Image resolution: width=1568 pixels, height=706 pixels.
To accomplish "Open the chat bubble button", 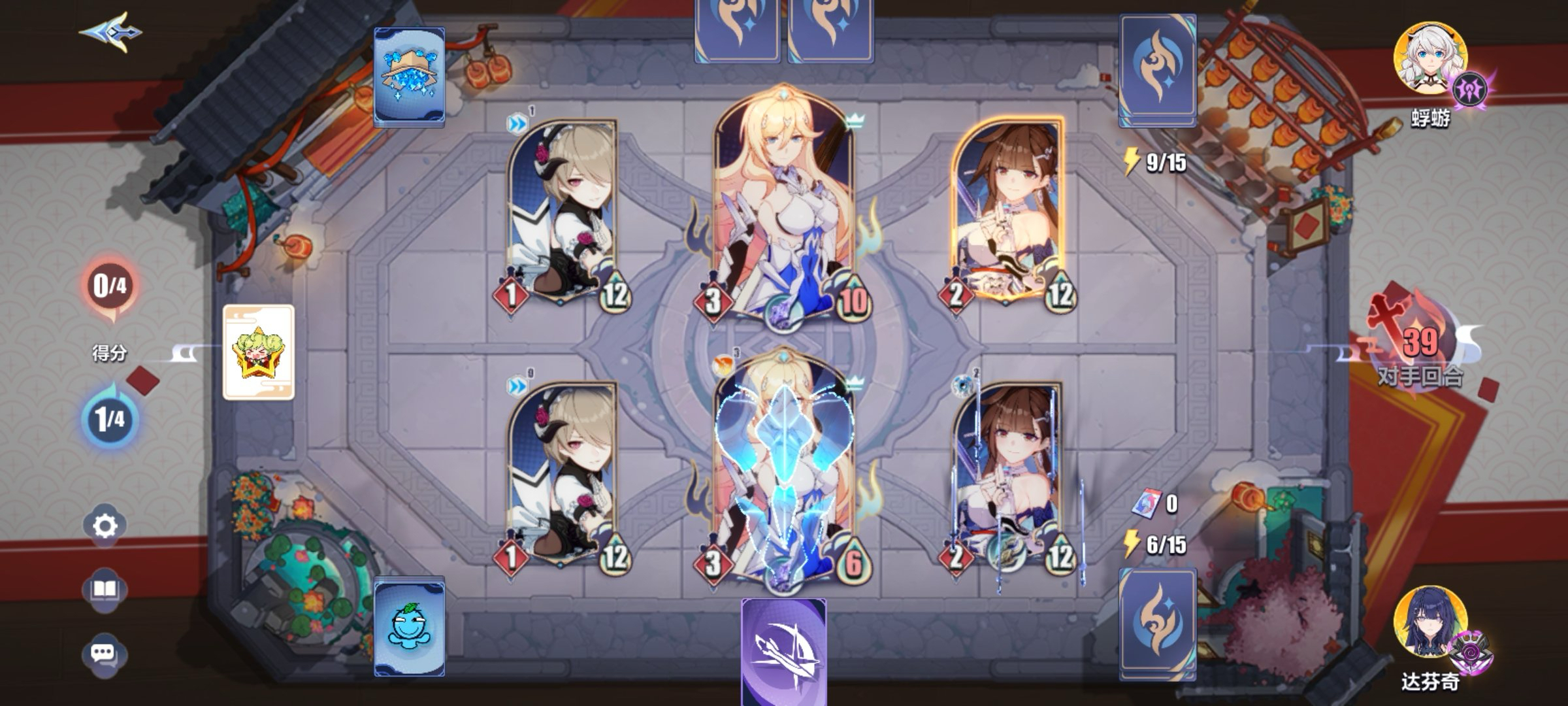I will click(104, 653).
